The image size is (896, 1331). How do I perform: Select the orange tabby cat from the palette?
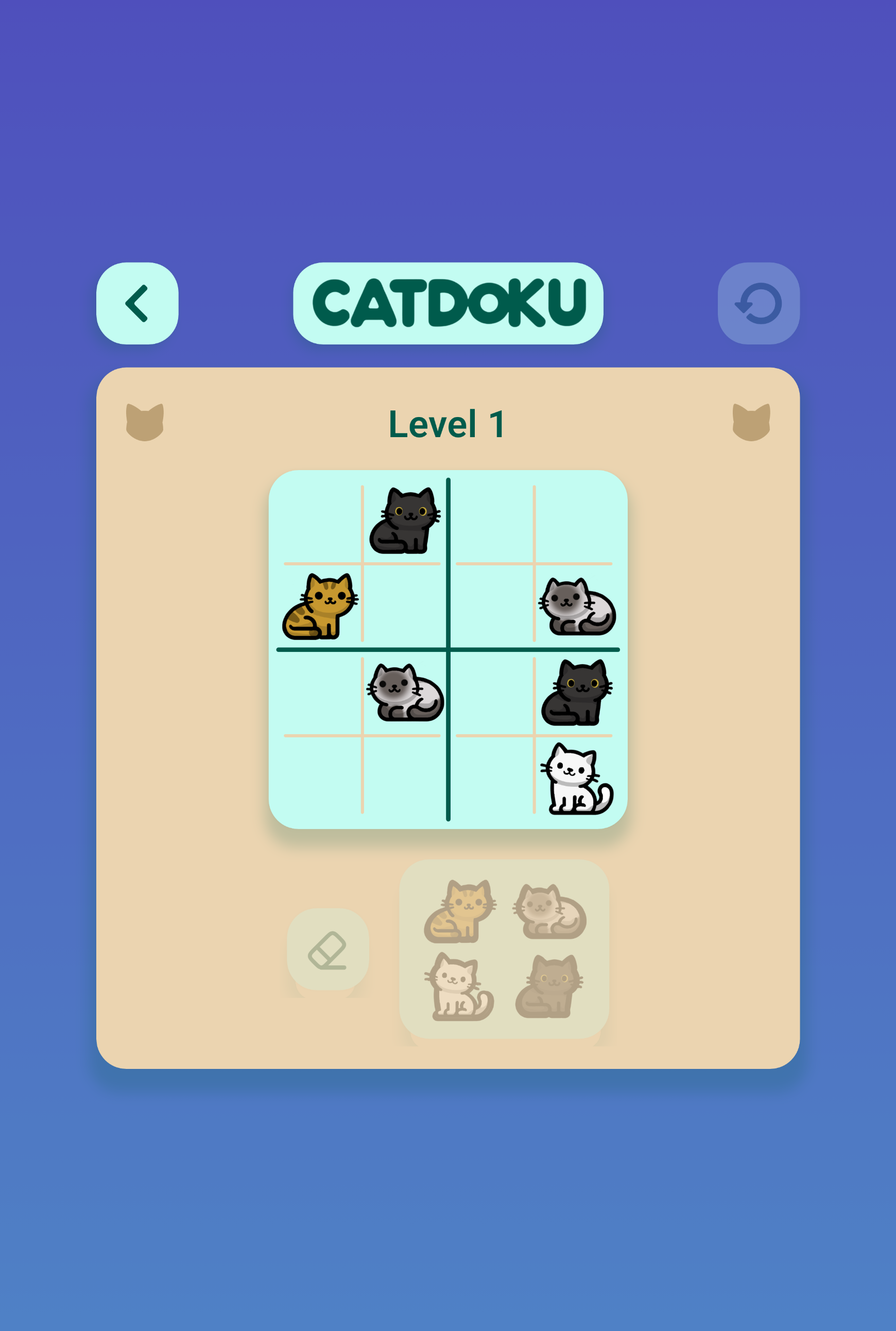click(x=458, y=912)
